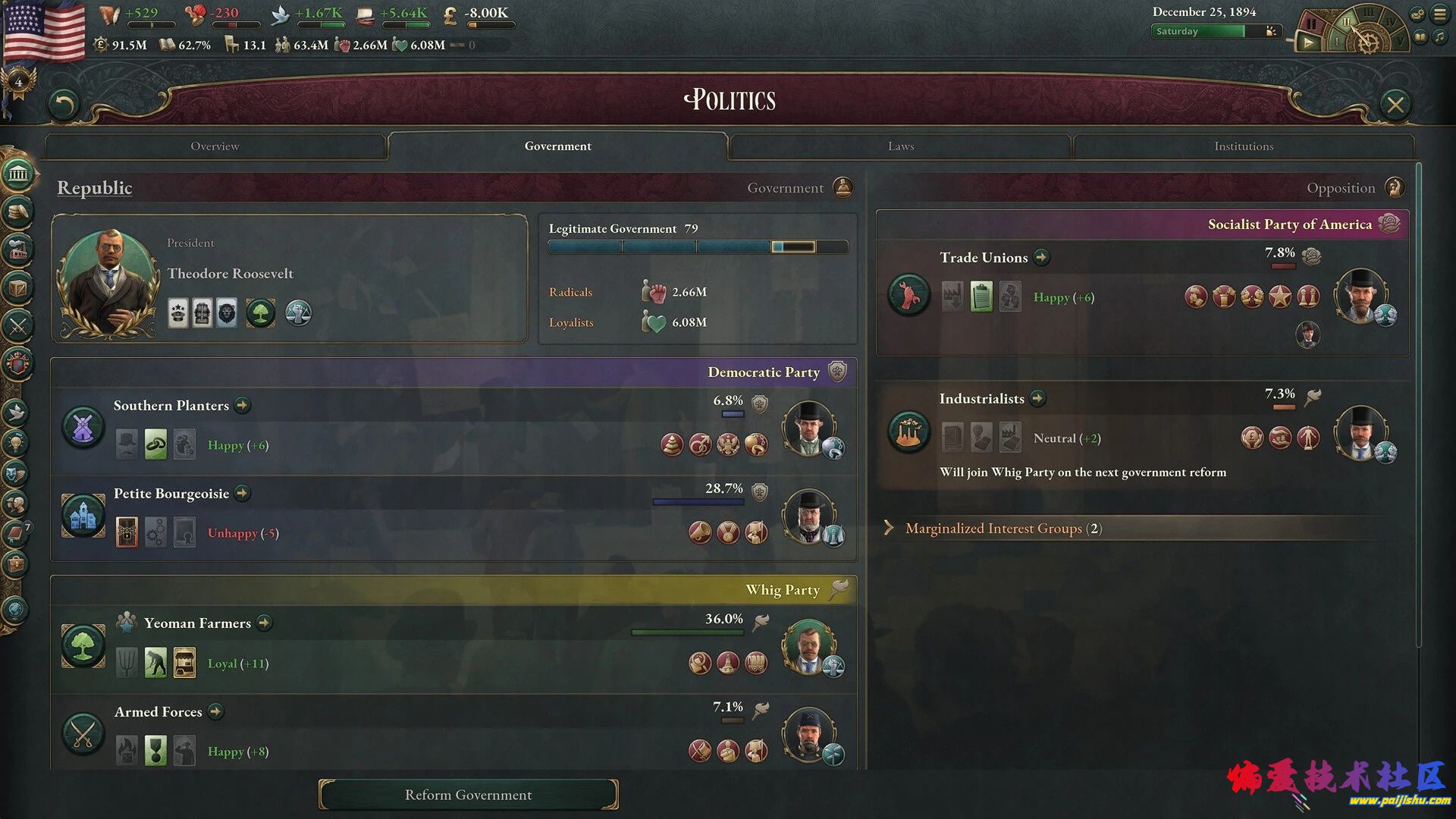This screenshot has width=1456, height=819.
Task: Go back with the return arrow button
Action: point(64,105)
